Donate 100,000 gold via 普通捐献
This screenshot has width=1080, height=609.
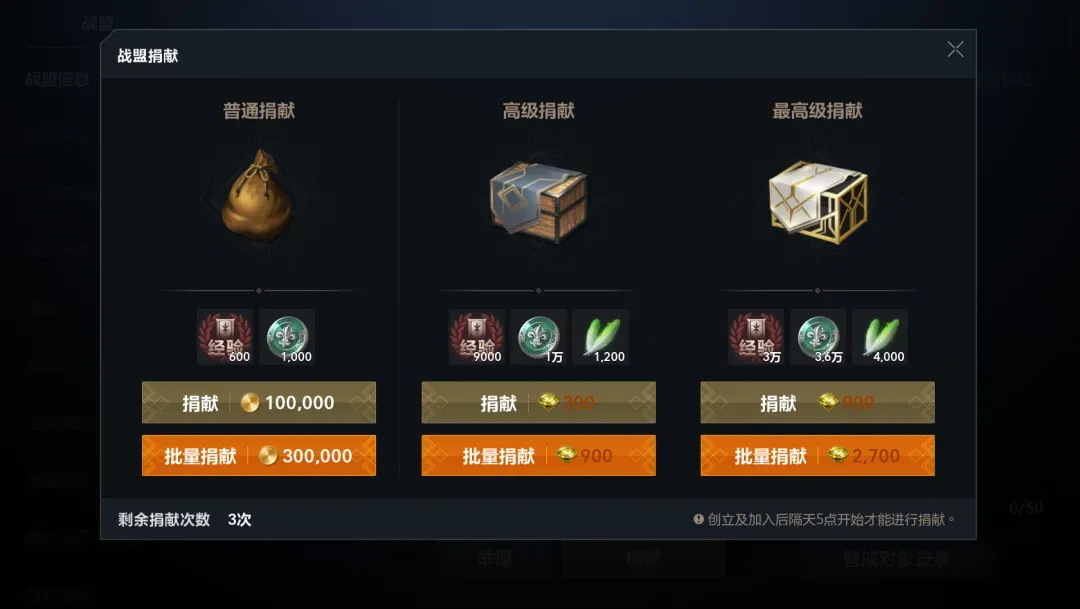click(259, 403)
